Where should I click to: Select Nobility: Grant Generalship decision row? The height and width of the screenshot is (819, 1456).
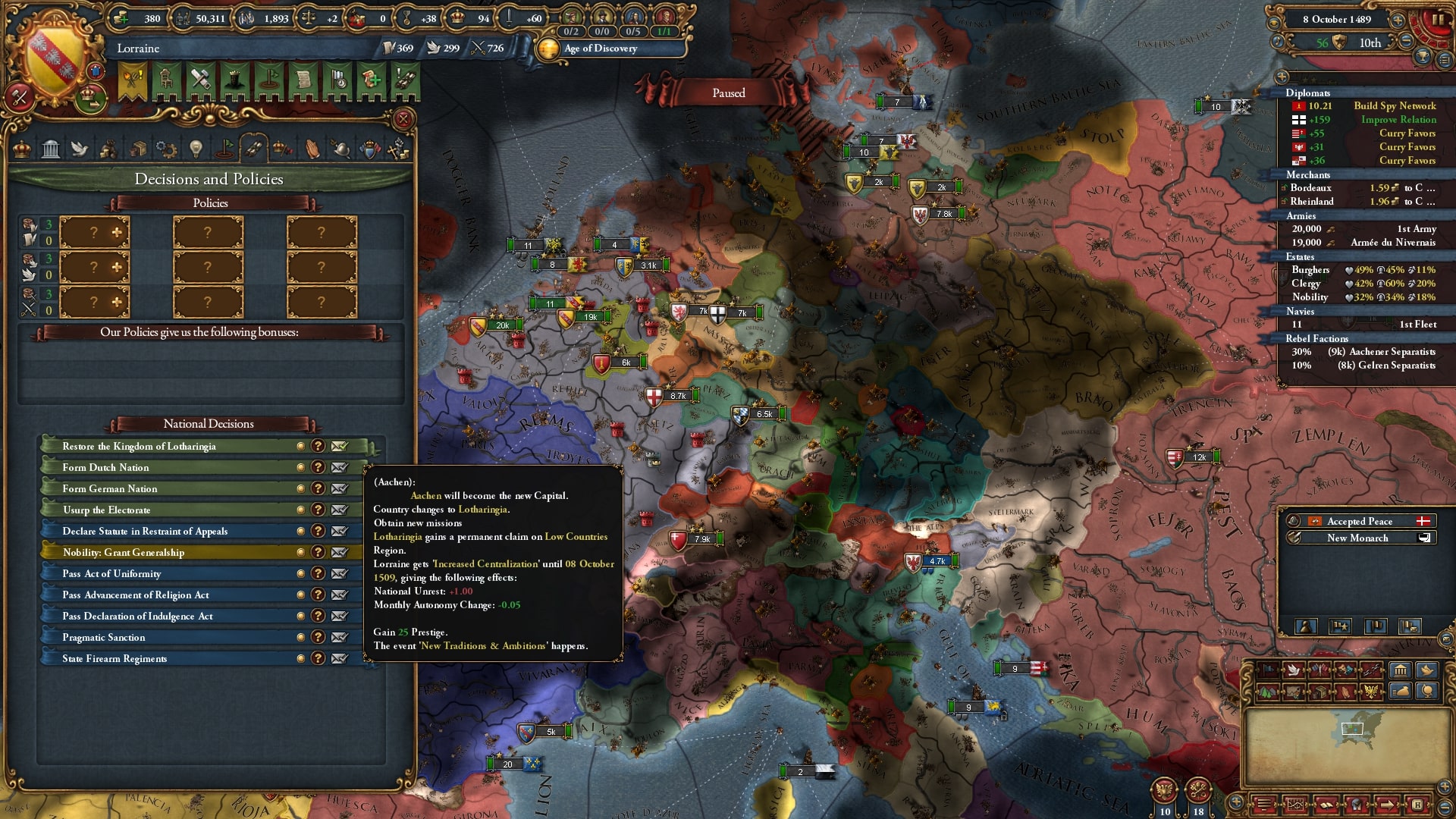[124, 553]
